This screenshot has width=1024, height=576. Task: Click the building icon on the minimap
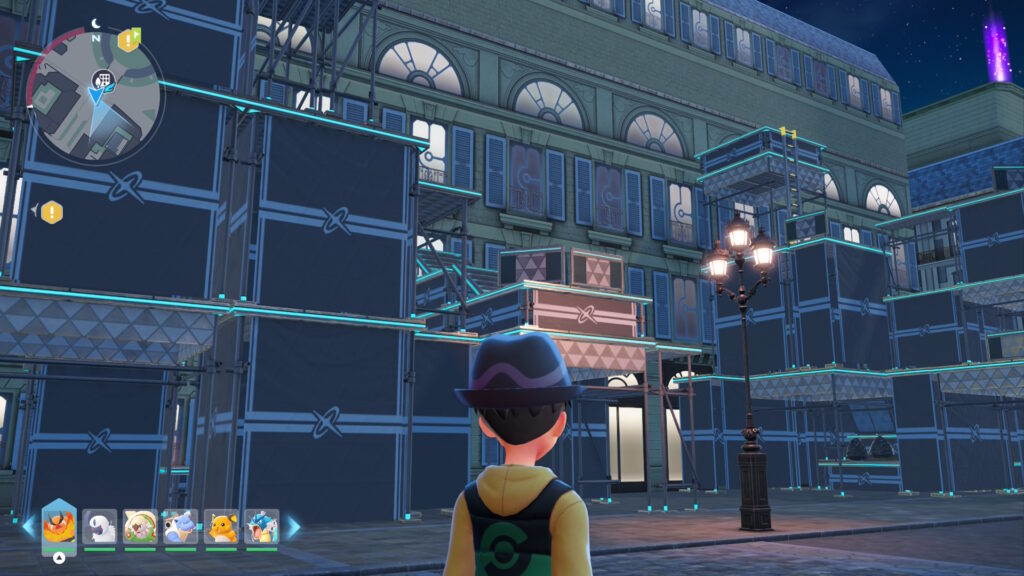(101, 79)
